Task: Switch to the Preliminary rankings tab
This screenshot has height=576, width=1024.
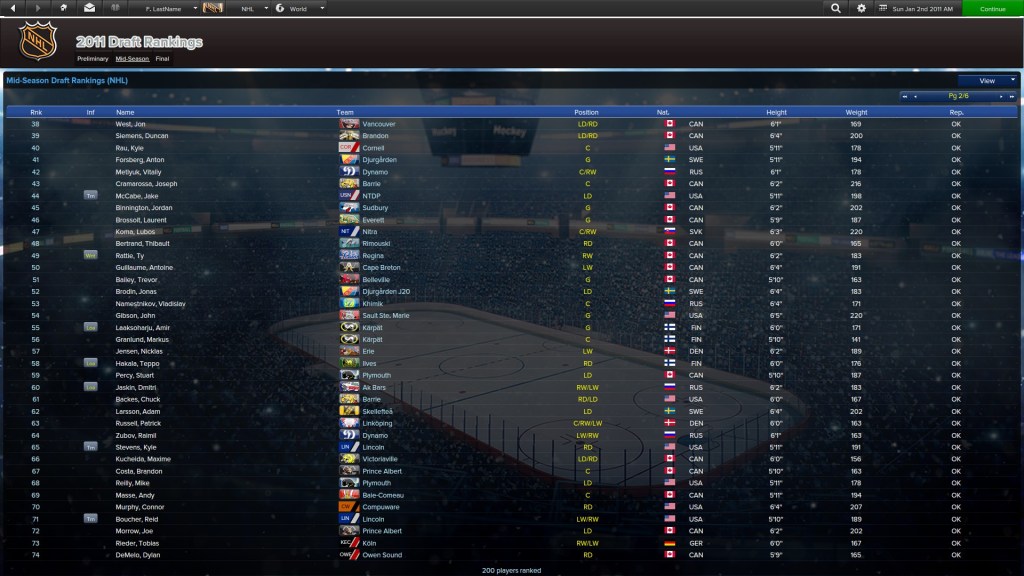Action: tap(92, 59)
